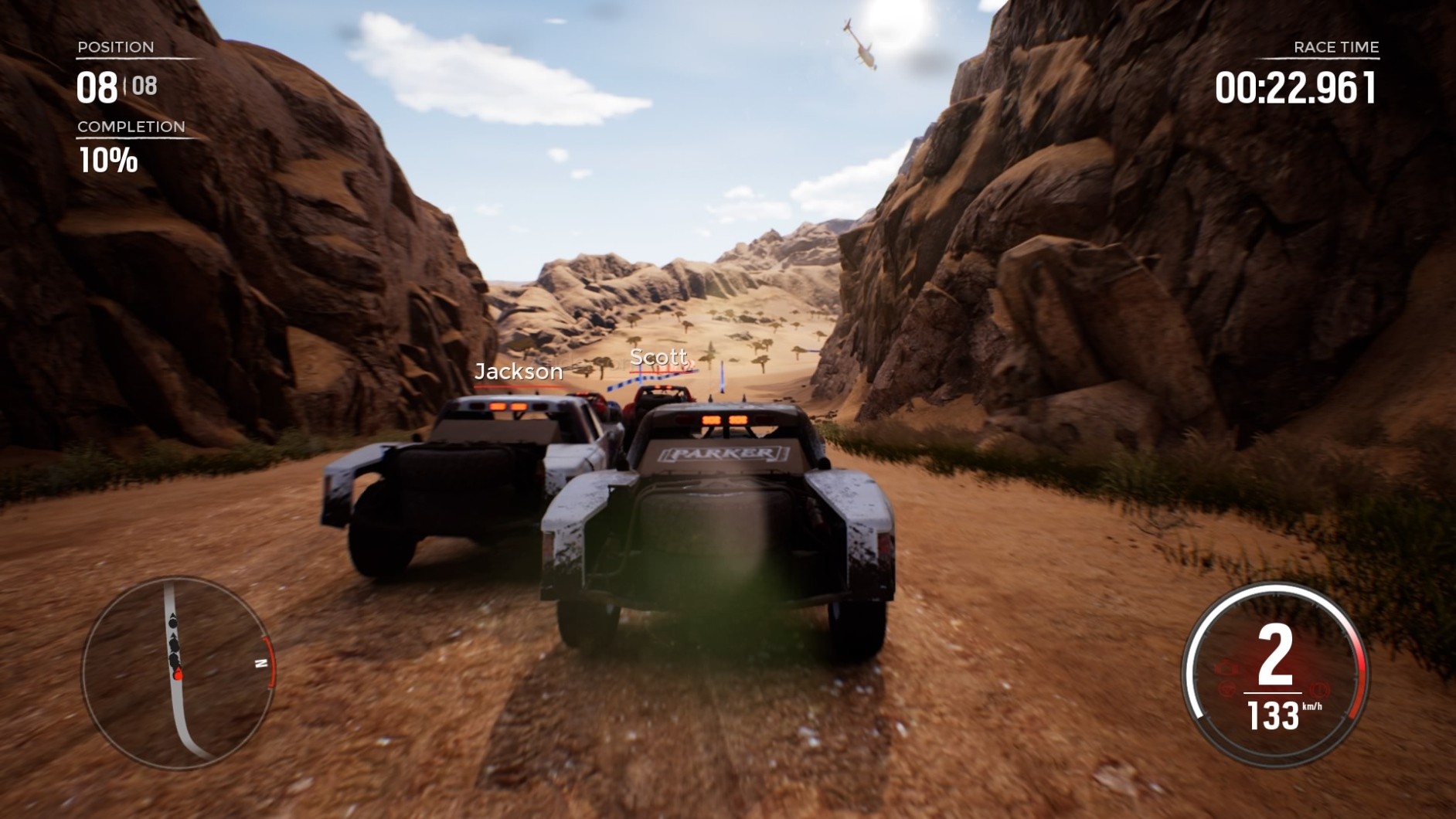Click the north 'N' compass marker on minimap
Viewport: 1456px width, 819px height.
tap(261, 663)
